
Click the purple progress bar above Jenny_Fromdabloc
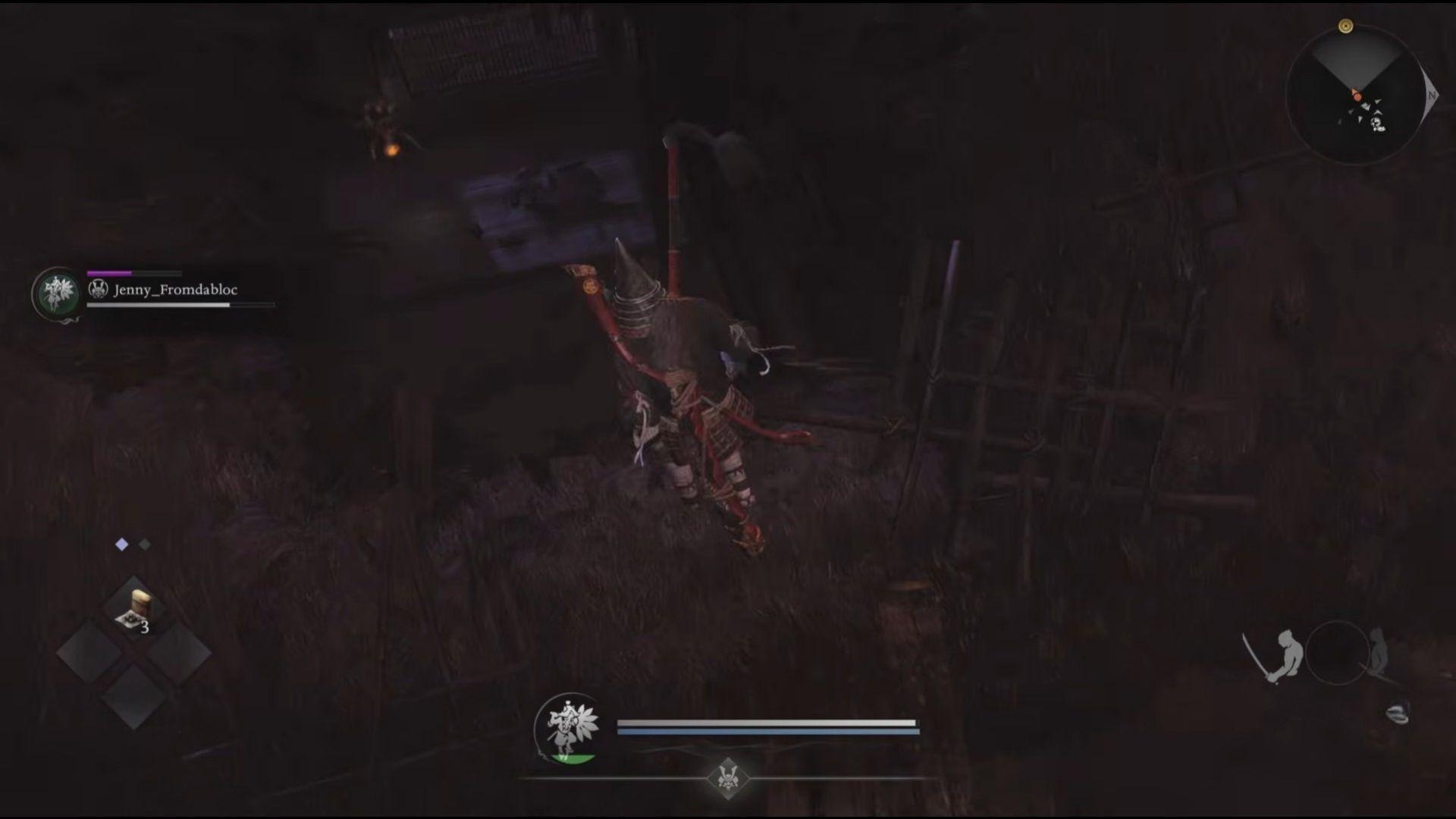108,271
